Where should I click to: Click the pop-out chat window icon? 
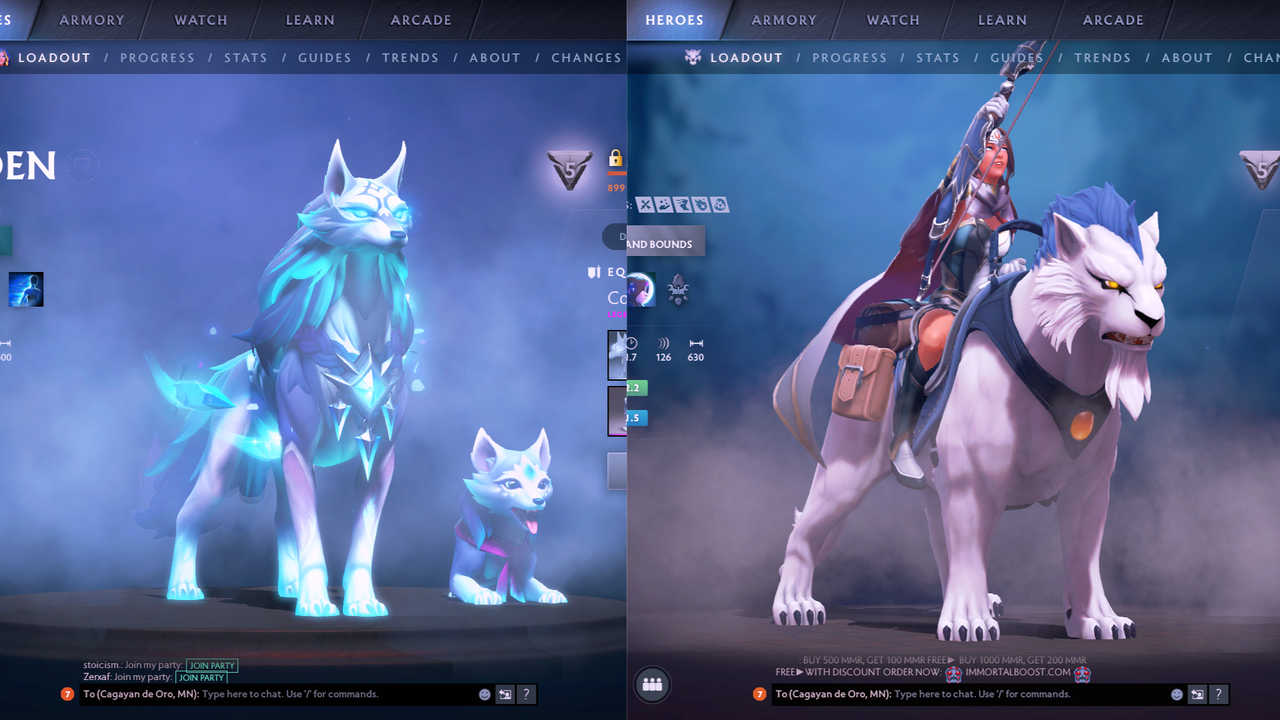(x=1197, y=693)
